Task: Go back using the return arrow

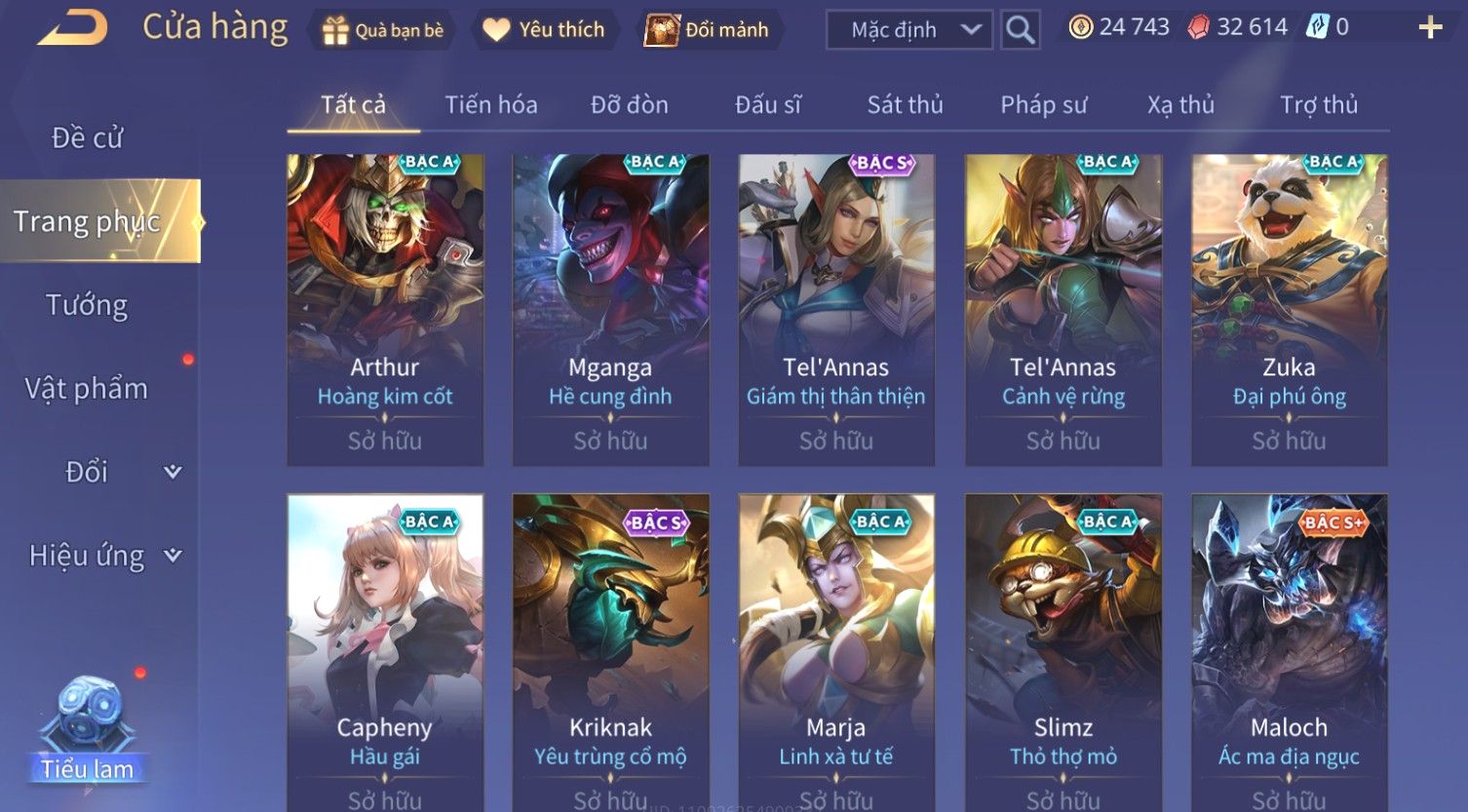Action: [x=73, y=28]
